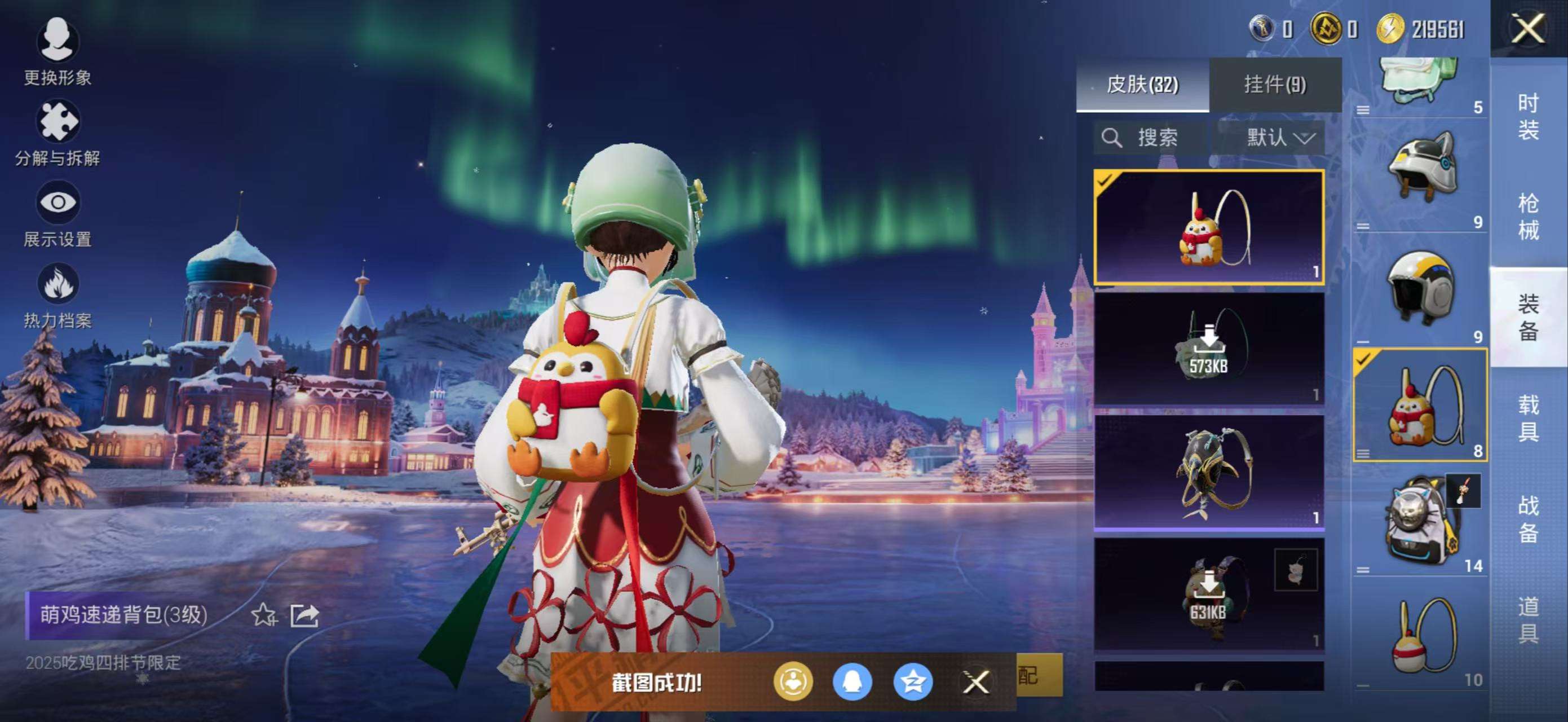The width and height of the screenshot is (1568, 722).
Task: Favorite the backpack with the star icon
Action: click(x=263, y=615)
